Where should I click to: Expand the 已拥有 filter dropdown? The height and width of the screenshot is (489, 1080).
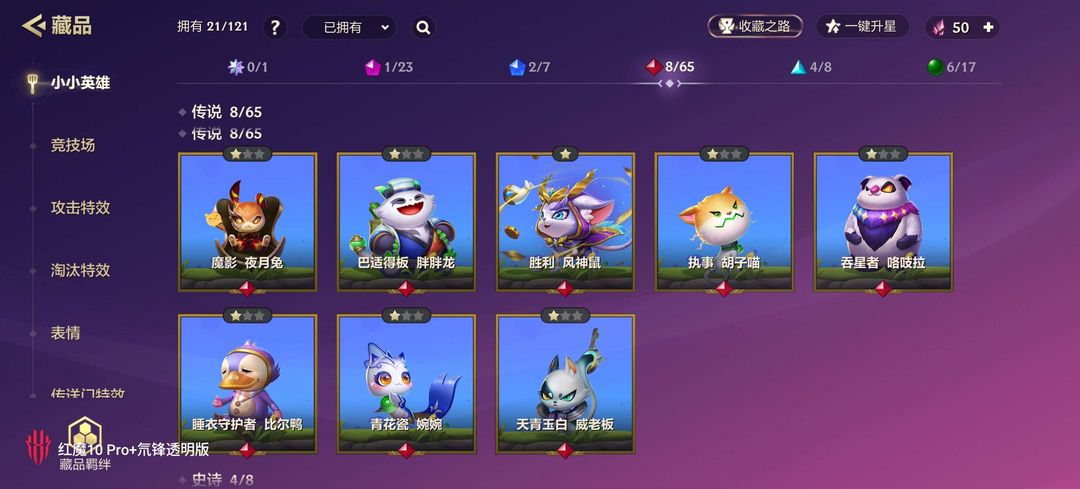[348, 28]
